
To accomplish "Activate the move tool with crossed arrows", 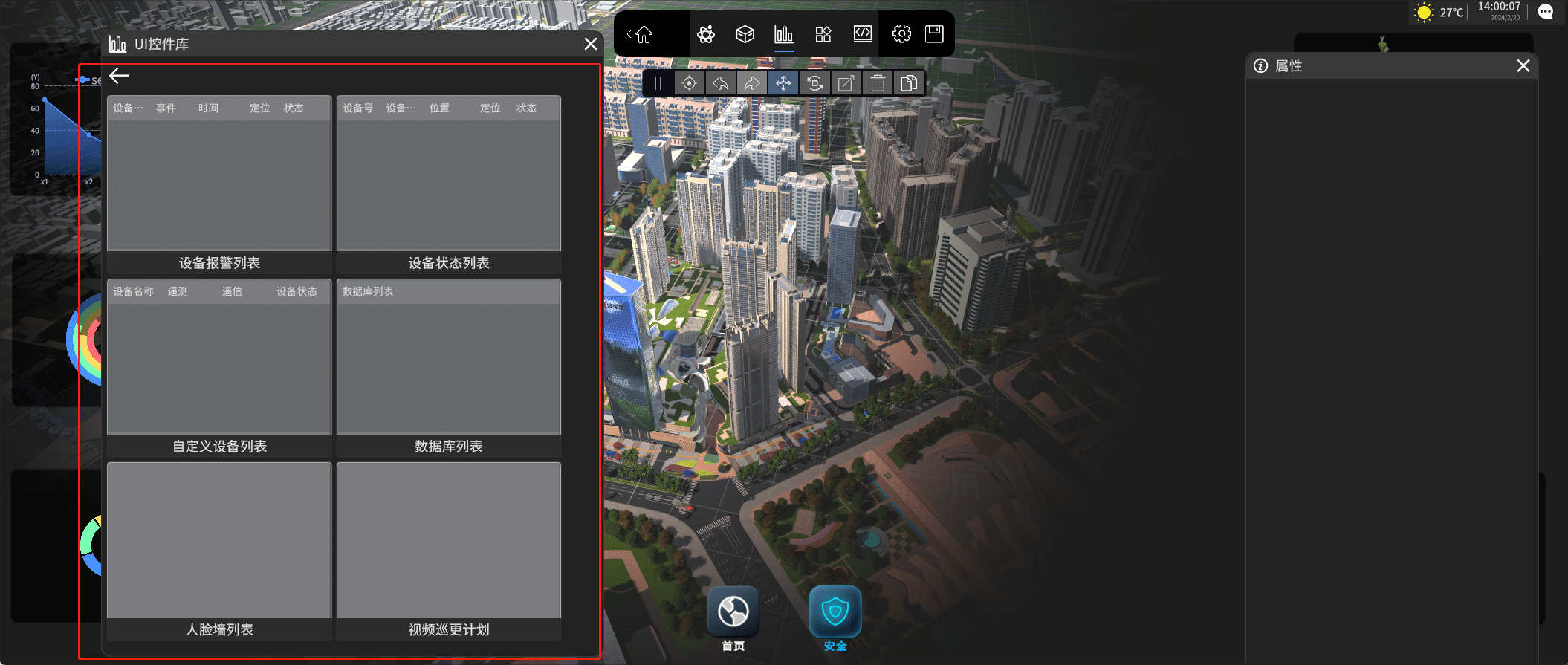I will (783, 83).
